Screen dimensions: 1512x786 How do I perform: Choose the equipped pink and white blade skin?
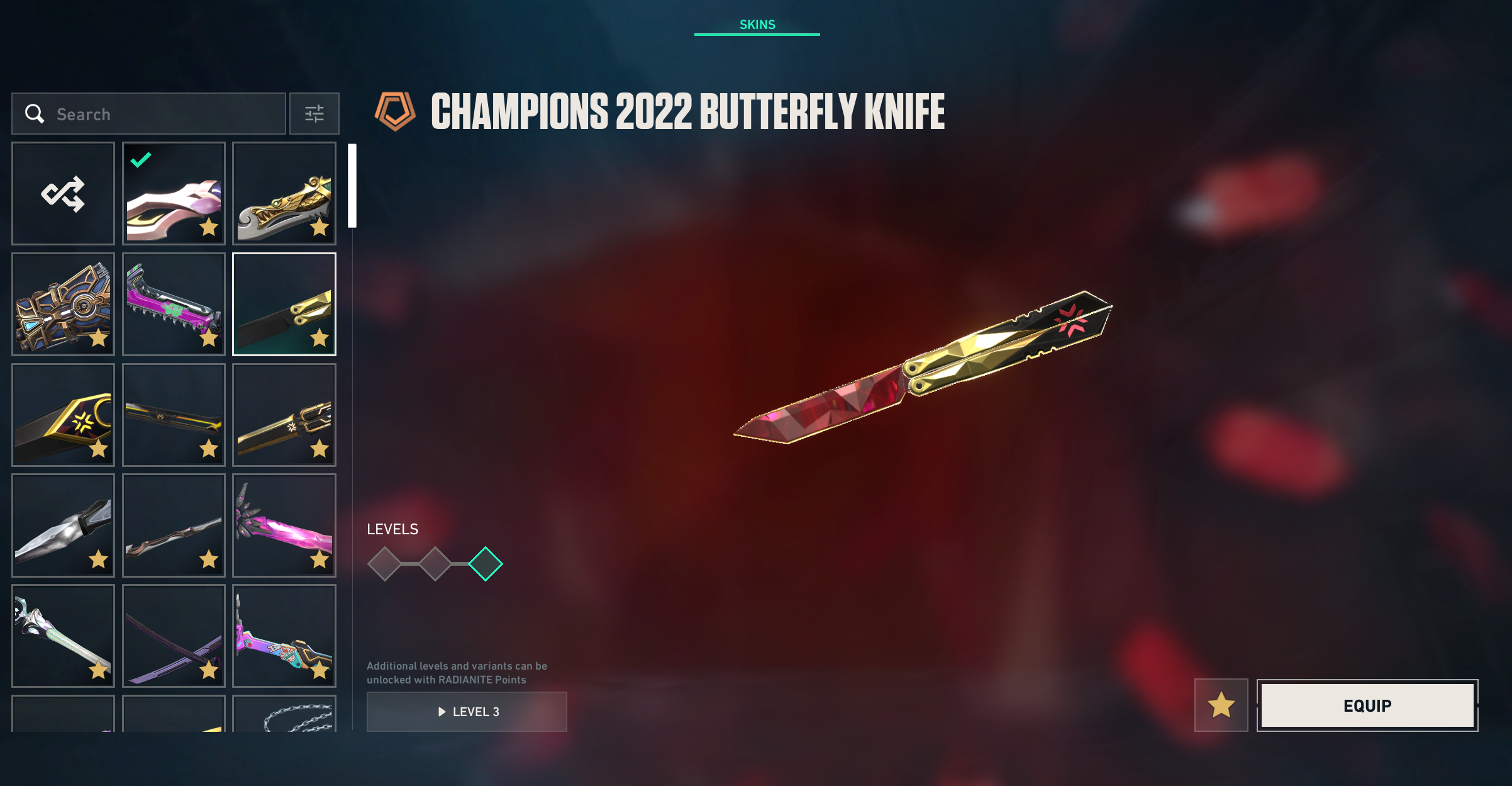click(x=174, y=193)
